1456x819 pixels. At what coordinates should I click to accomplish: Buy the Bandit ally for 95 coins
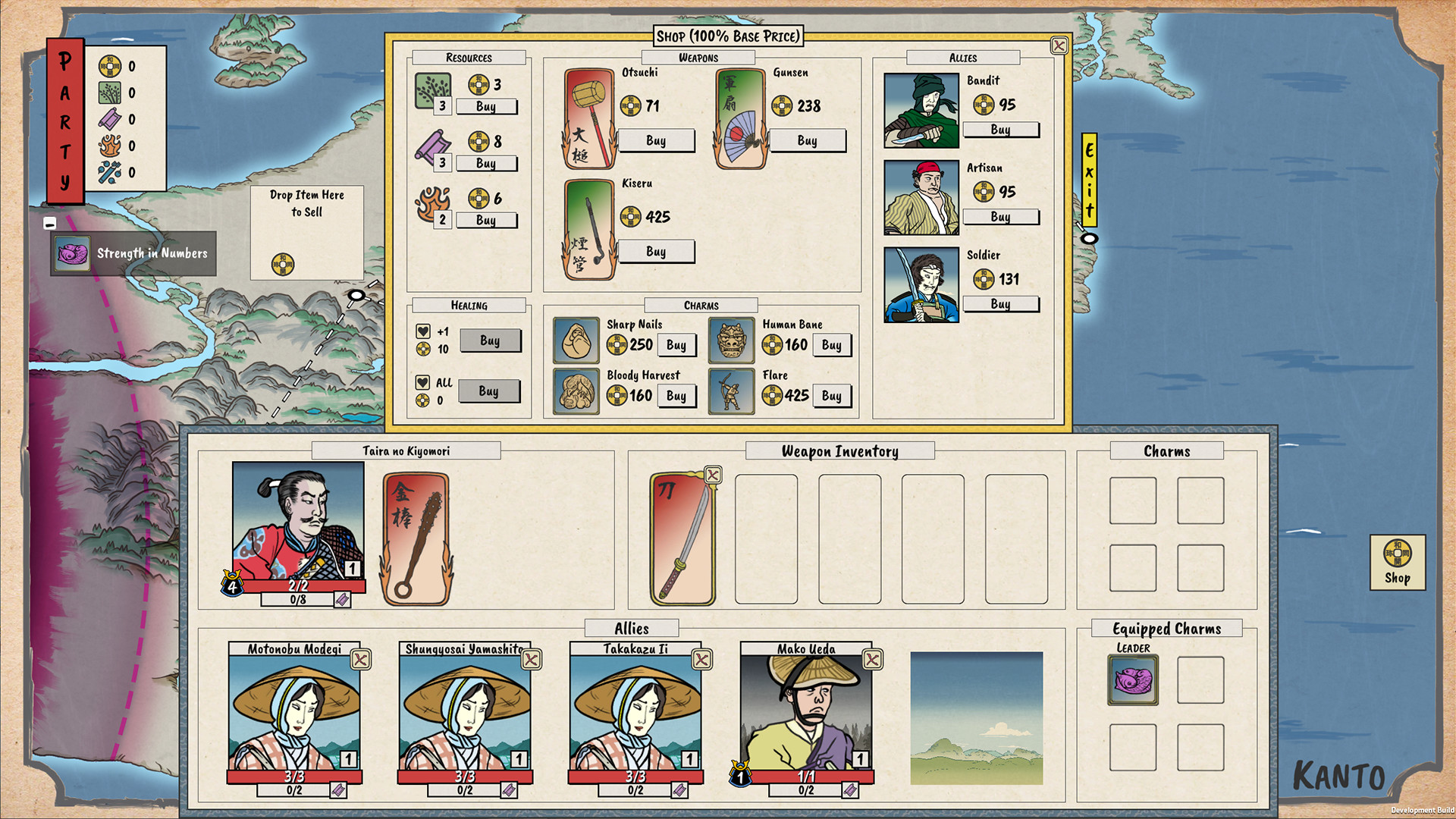[1001, 130]
